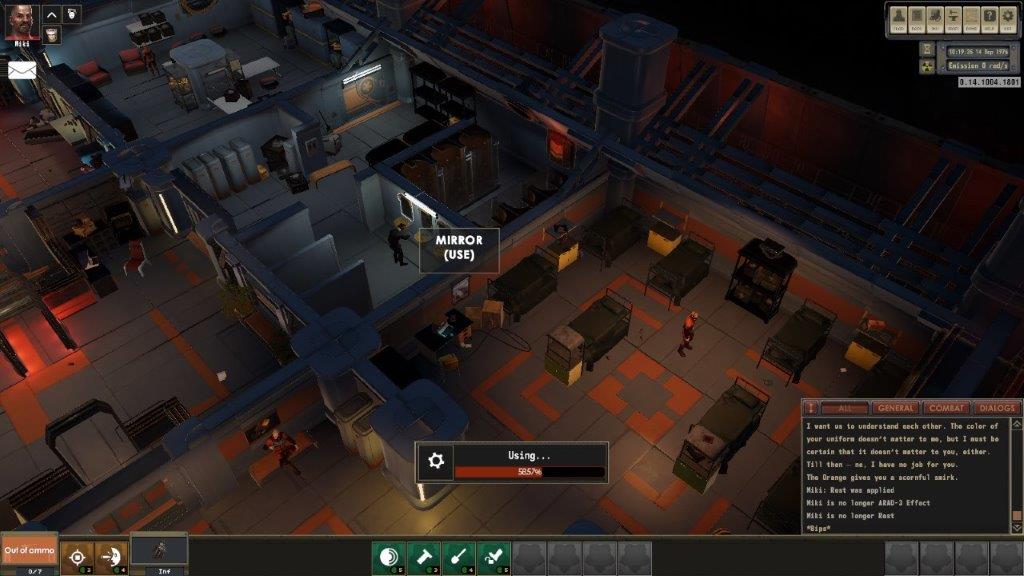Screen dimensions: 1024x576
Task: Collapse the message log panel
Action: tap(811, 408)
